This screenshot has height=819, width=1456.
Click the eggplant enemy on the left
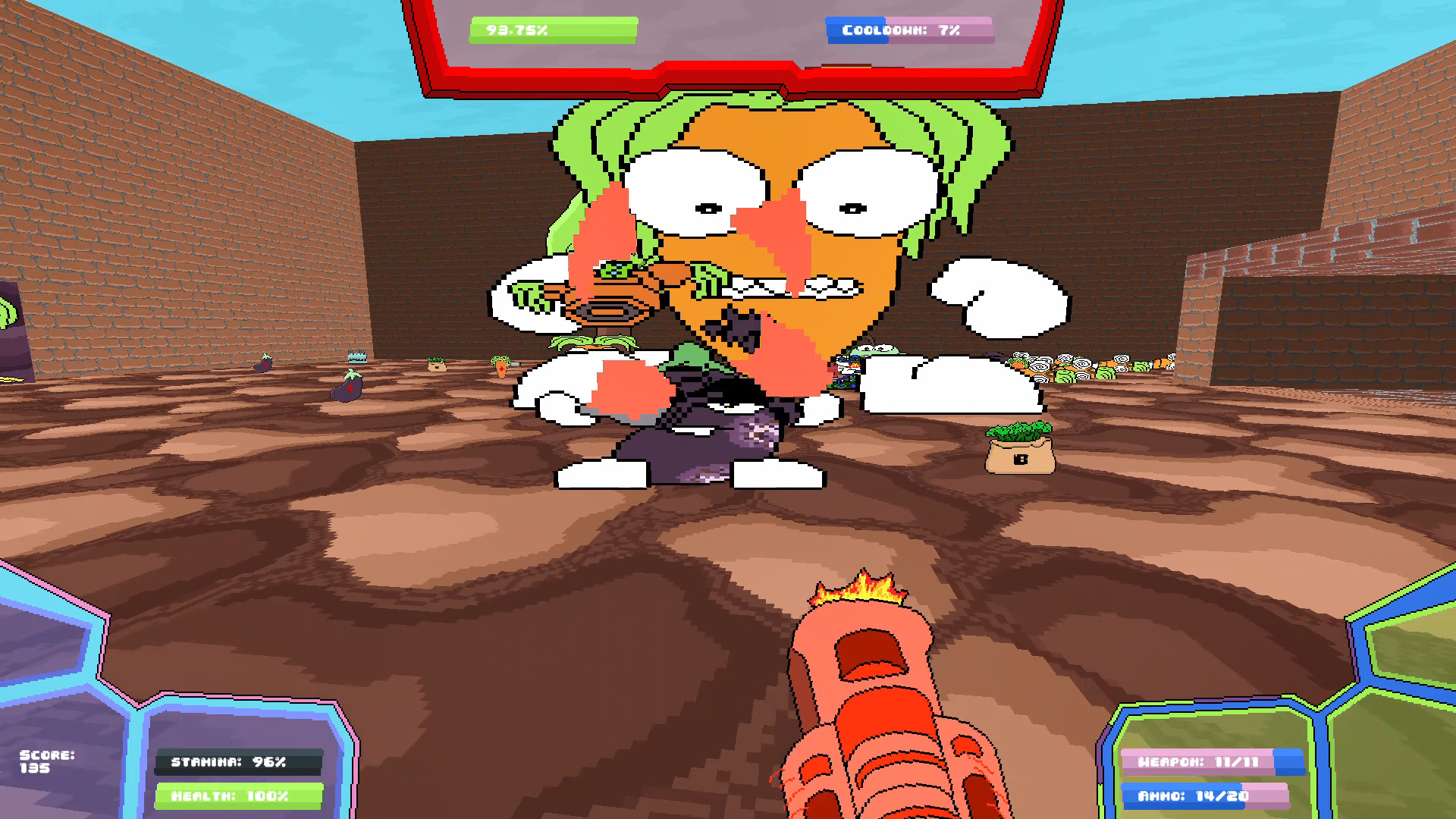click(345, 391)
